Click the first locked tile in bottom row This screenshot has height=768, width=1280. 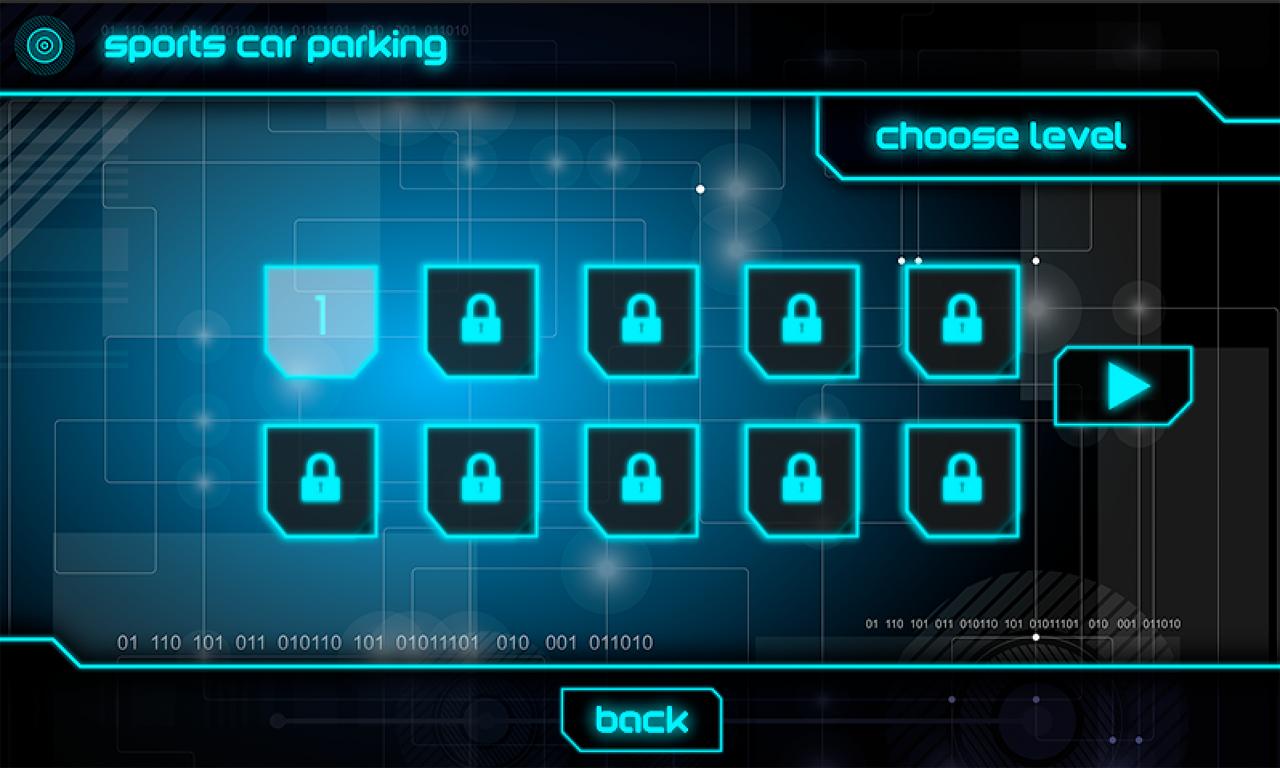tap(320, 480)
